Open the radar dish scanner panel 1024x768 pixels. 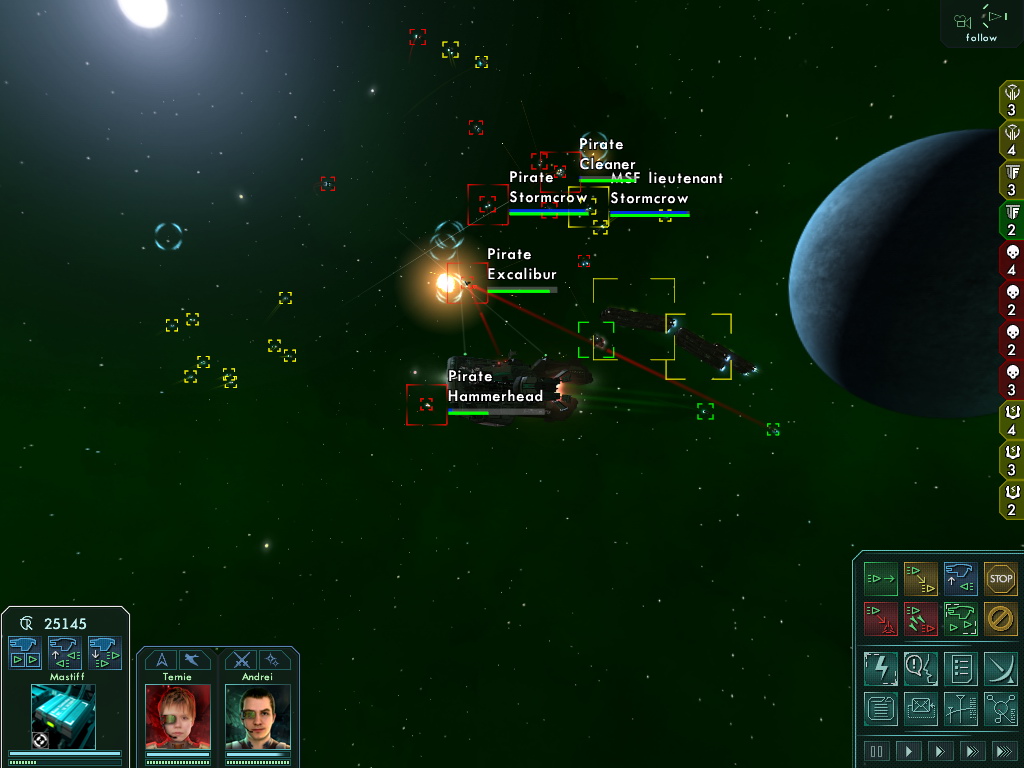tap(1000, 667)
